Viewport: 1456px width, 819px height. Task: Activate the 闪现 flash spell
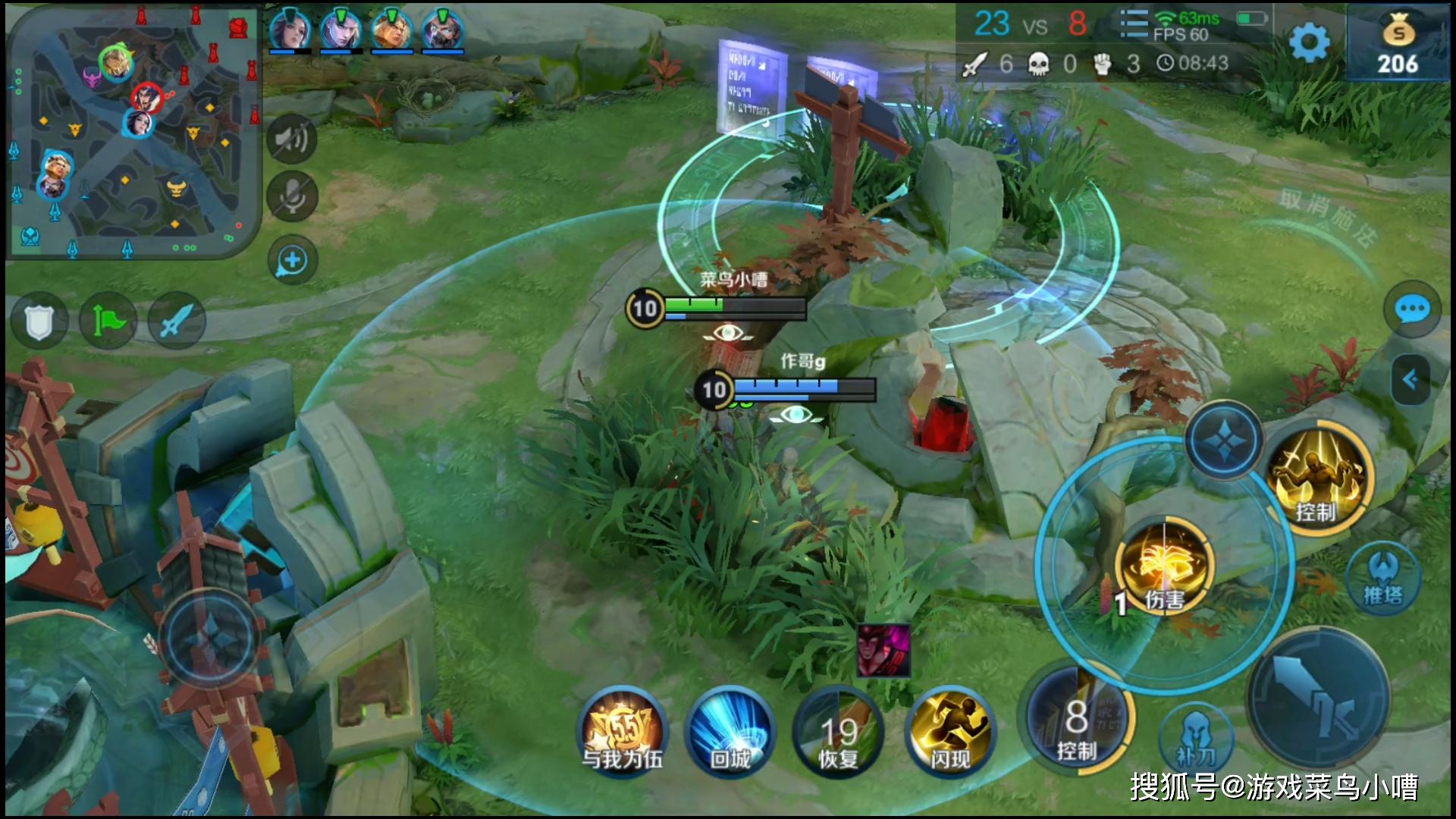click(950, 733)
